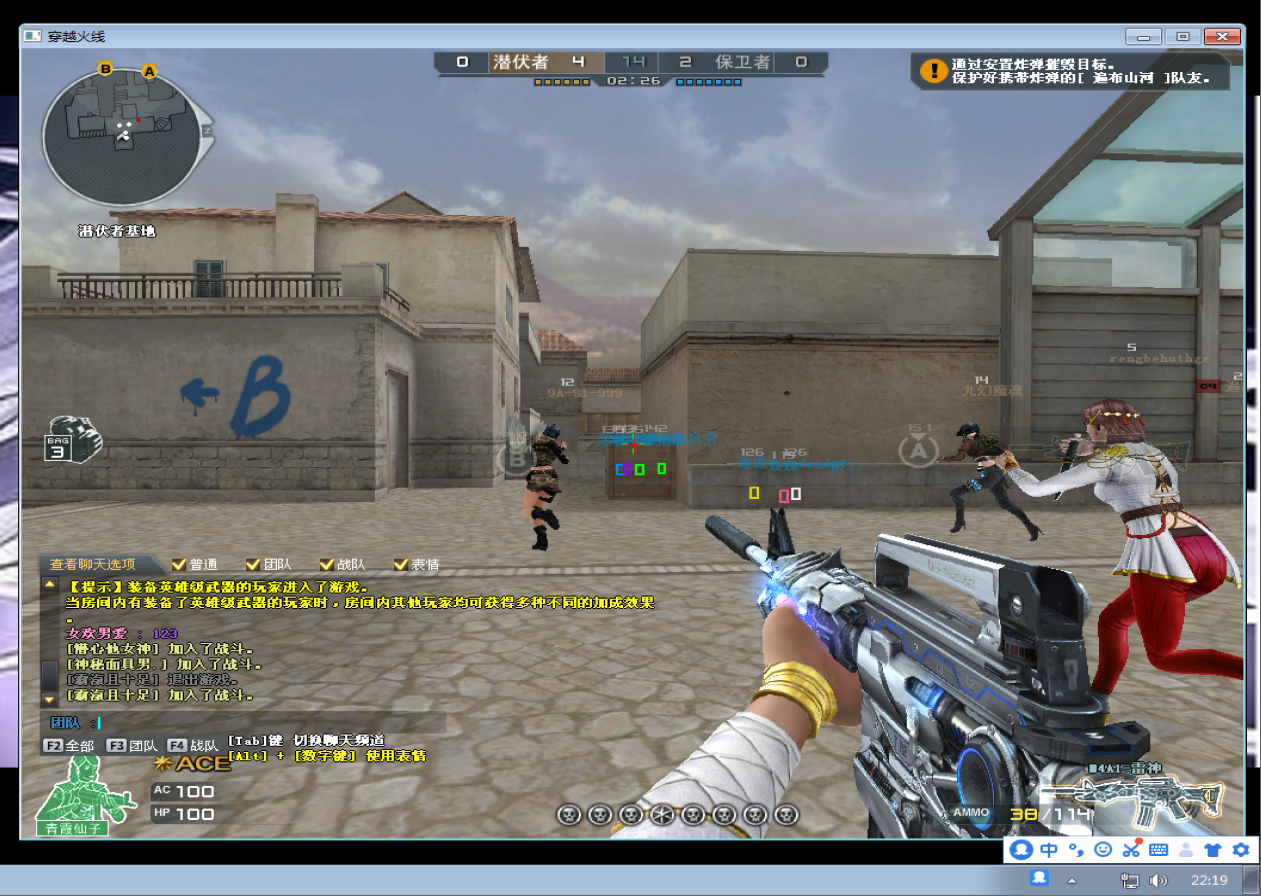The height and width of the screenshot is (896, 1261).
Task: Switch chat channel to 全部
Action: coord(71,745)
